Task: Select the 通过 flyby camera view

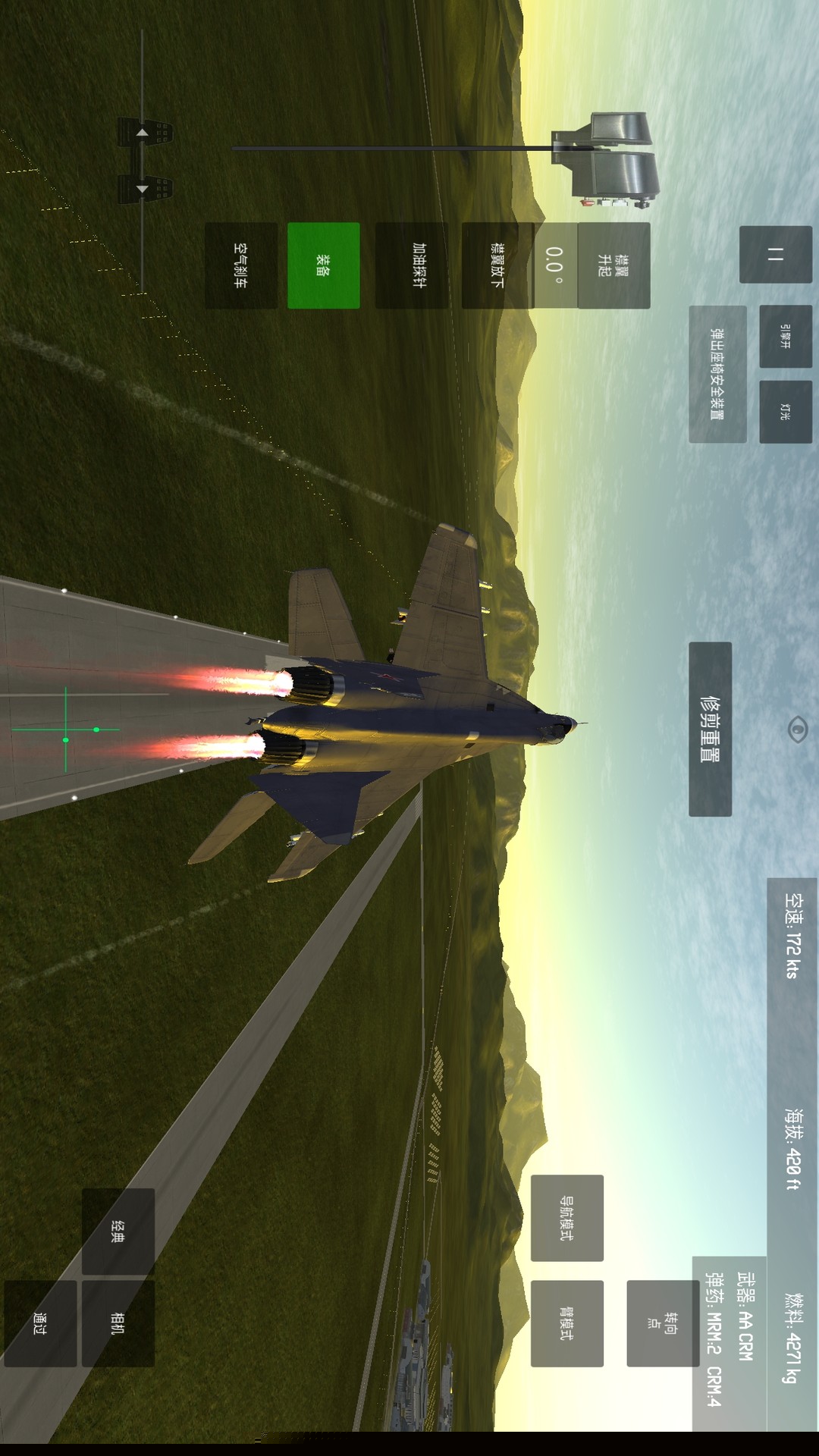Action: 40,1323
